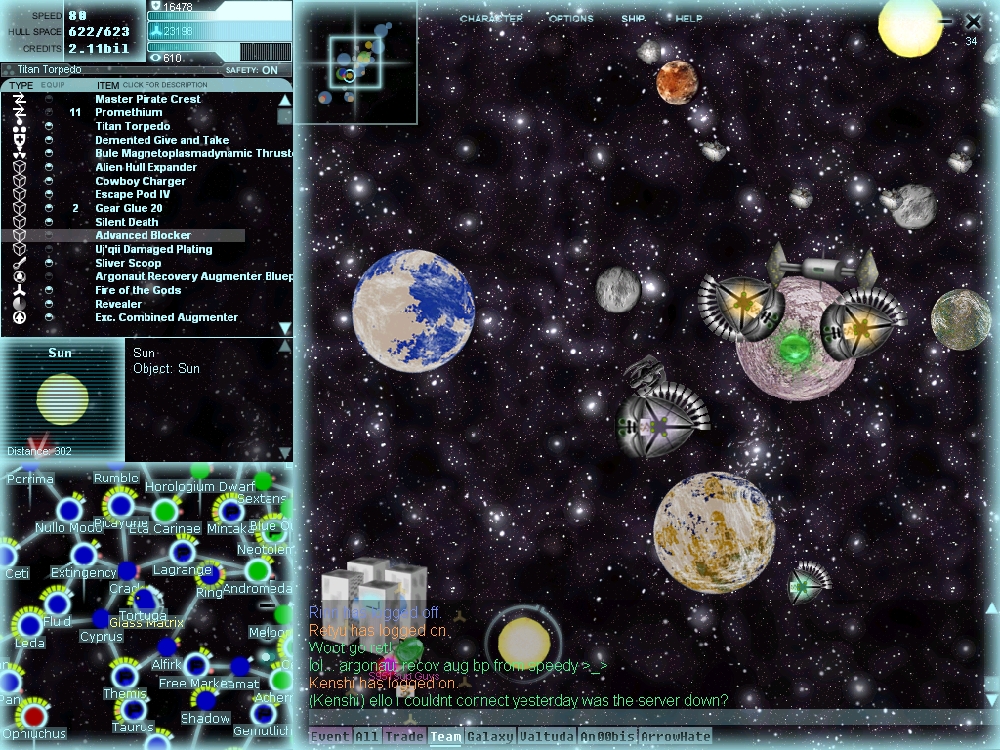Screen dimensions: 1000x750
Task: Select Titan Torpedo in the inventory list
Action: pyautogui.click(x=132, y=127)
